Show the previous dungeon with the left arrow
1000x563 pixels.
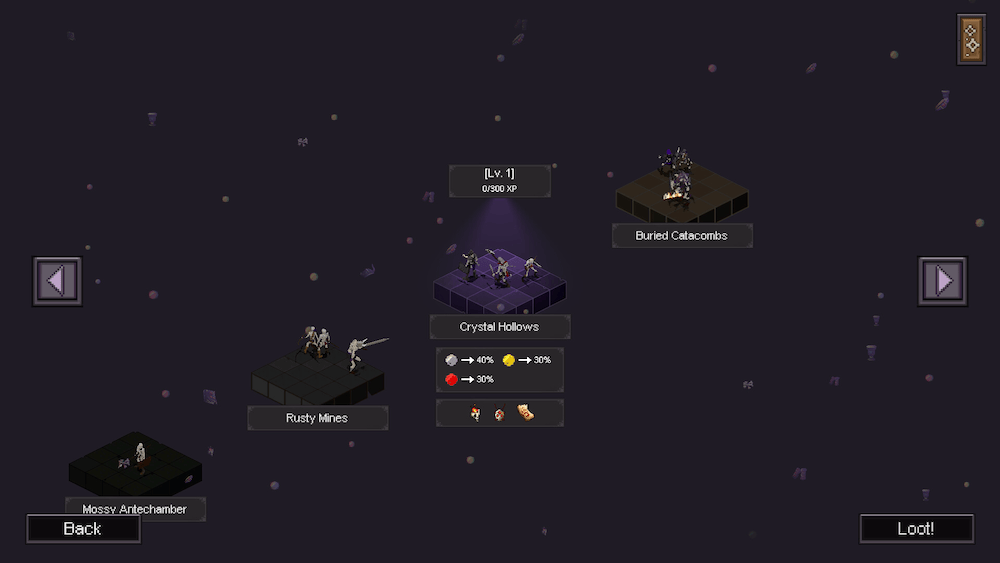[57, 281]
